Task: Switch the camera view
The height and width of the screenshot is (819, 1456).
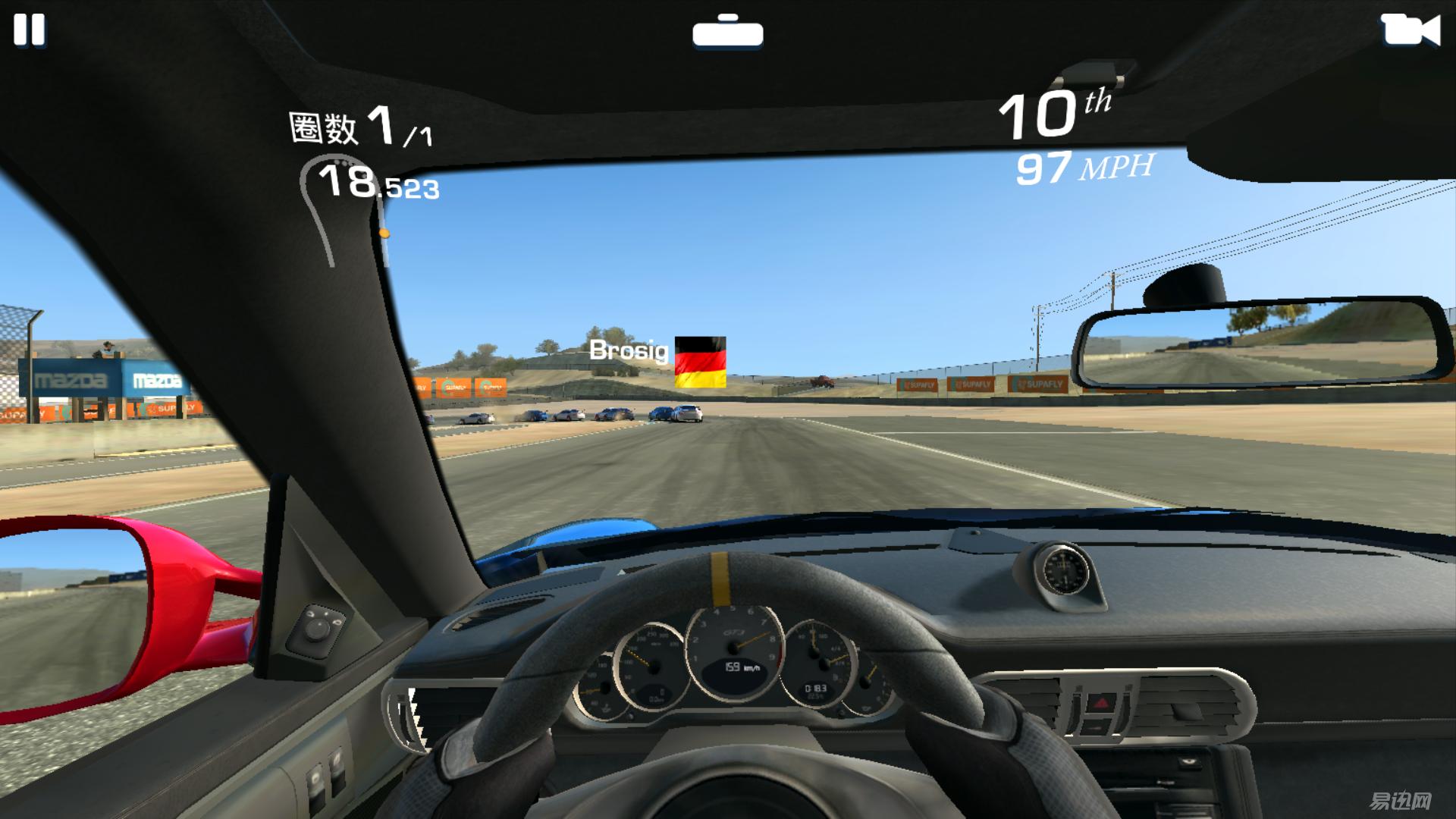Action: pos(1410,31)
